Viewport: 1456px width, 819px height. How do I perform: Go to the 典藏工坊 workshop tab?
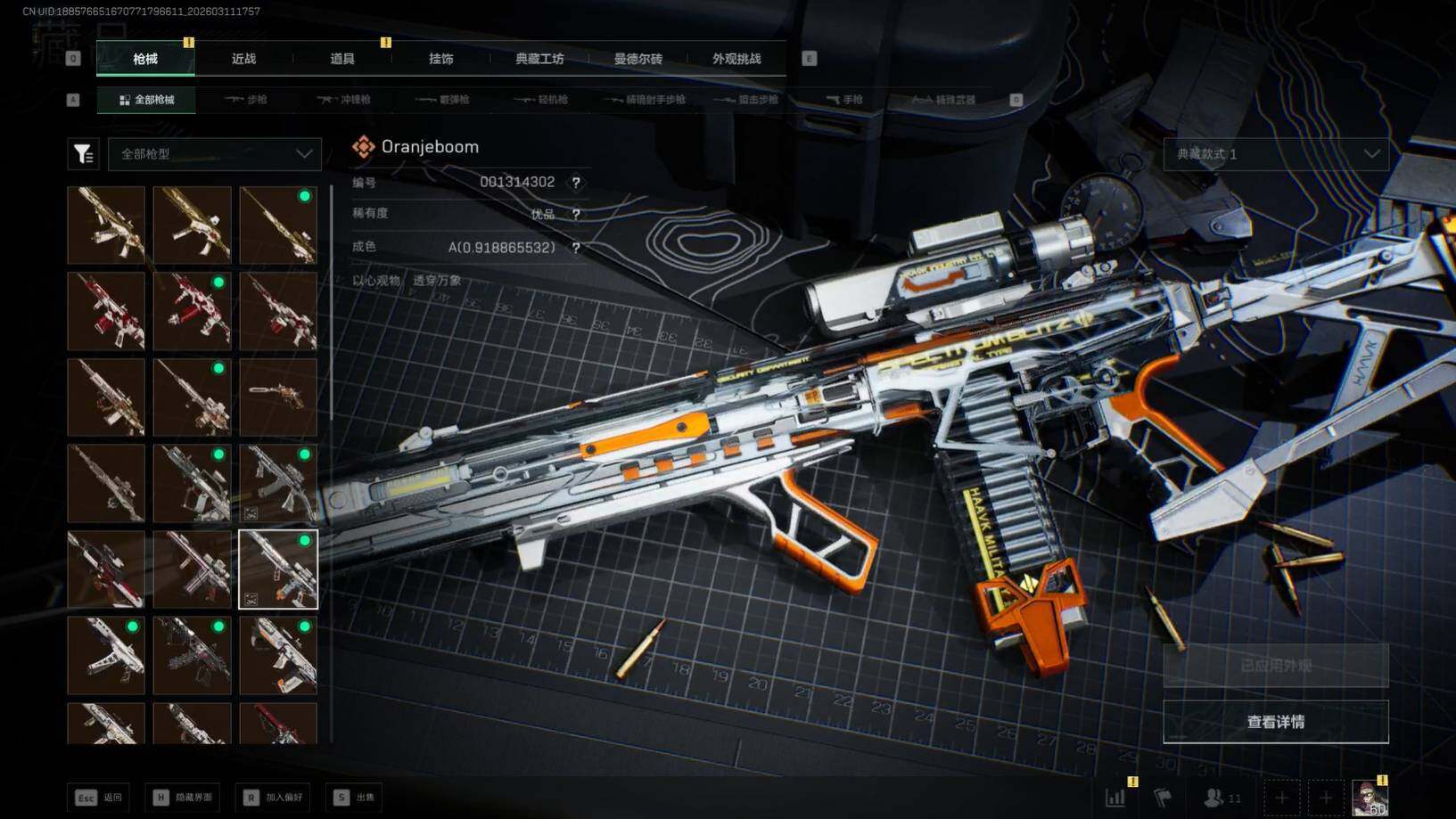click(x=539, y=59)
